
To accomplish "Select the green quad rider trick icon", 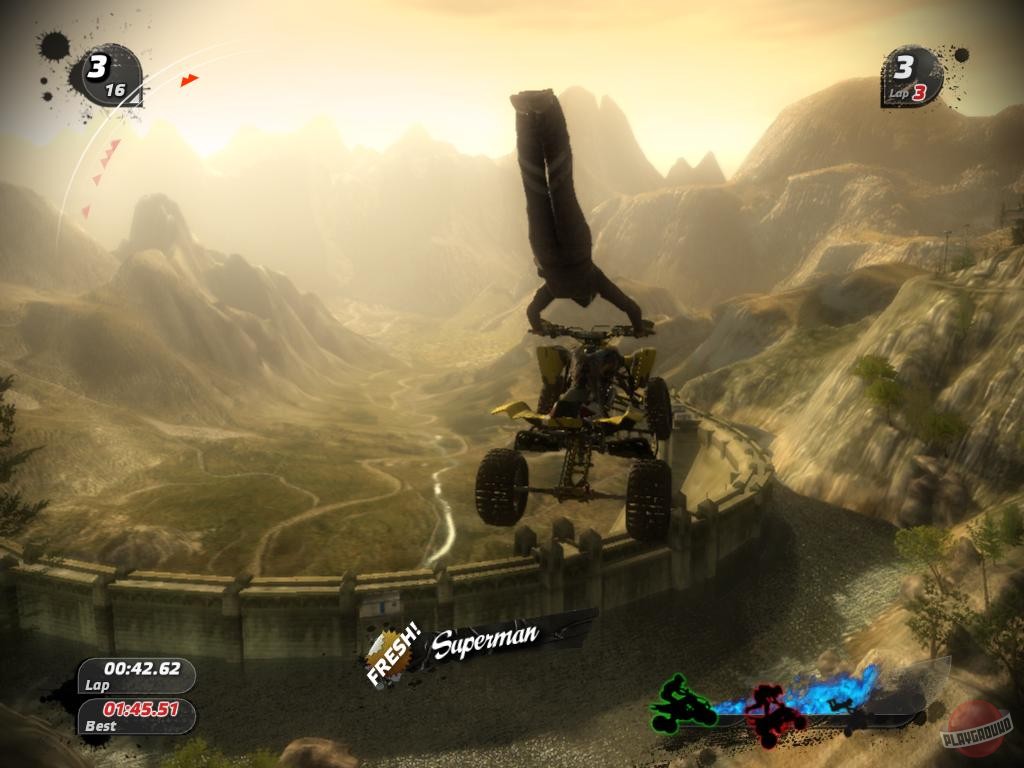I will [x=684, y=702].
